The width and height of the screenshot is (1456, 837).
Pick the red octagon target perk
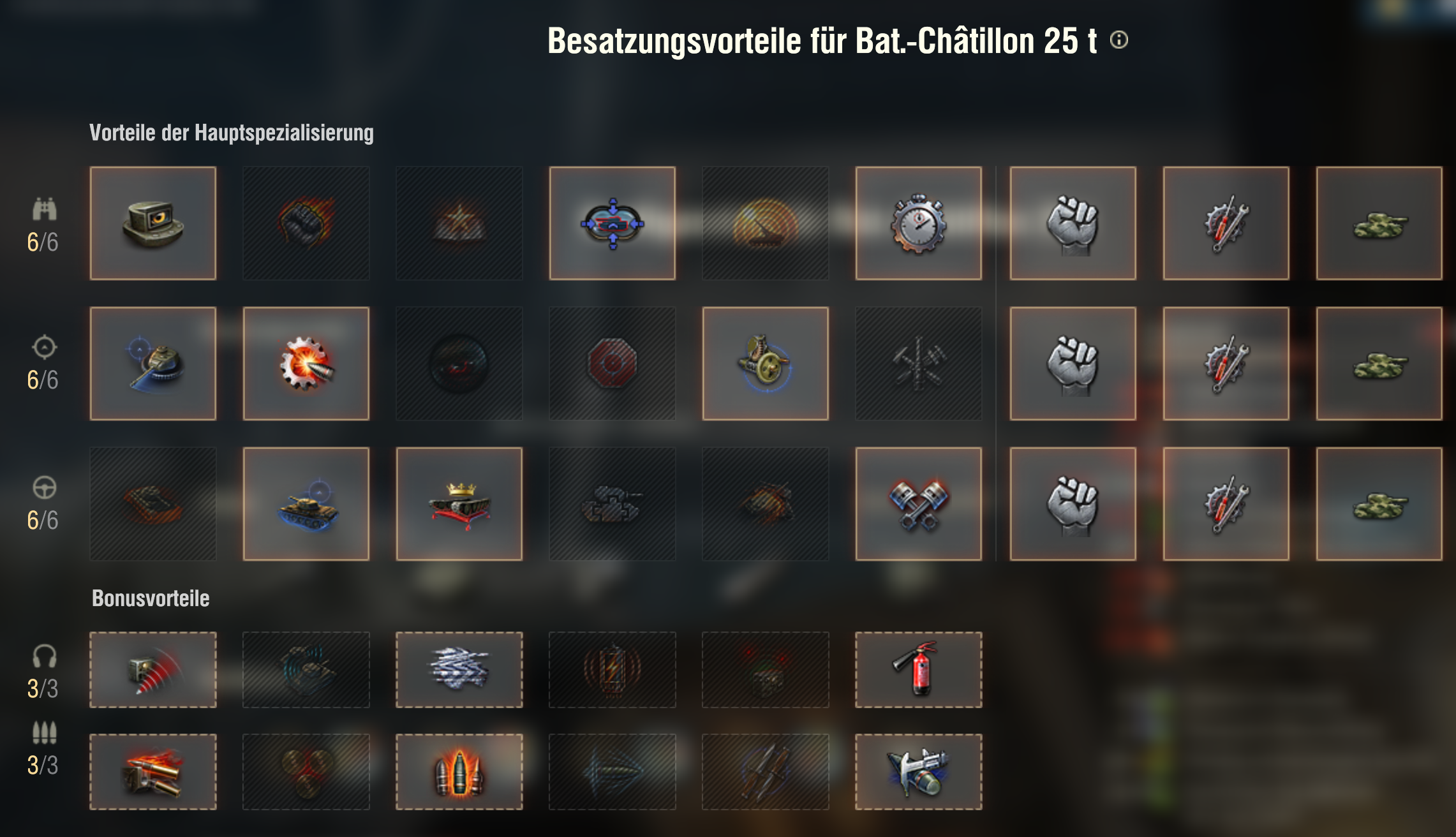point(613,364)
